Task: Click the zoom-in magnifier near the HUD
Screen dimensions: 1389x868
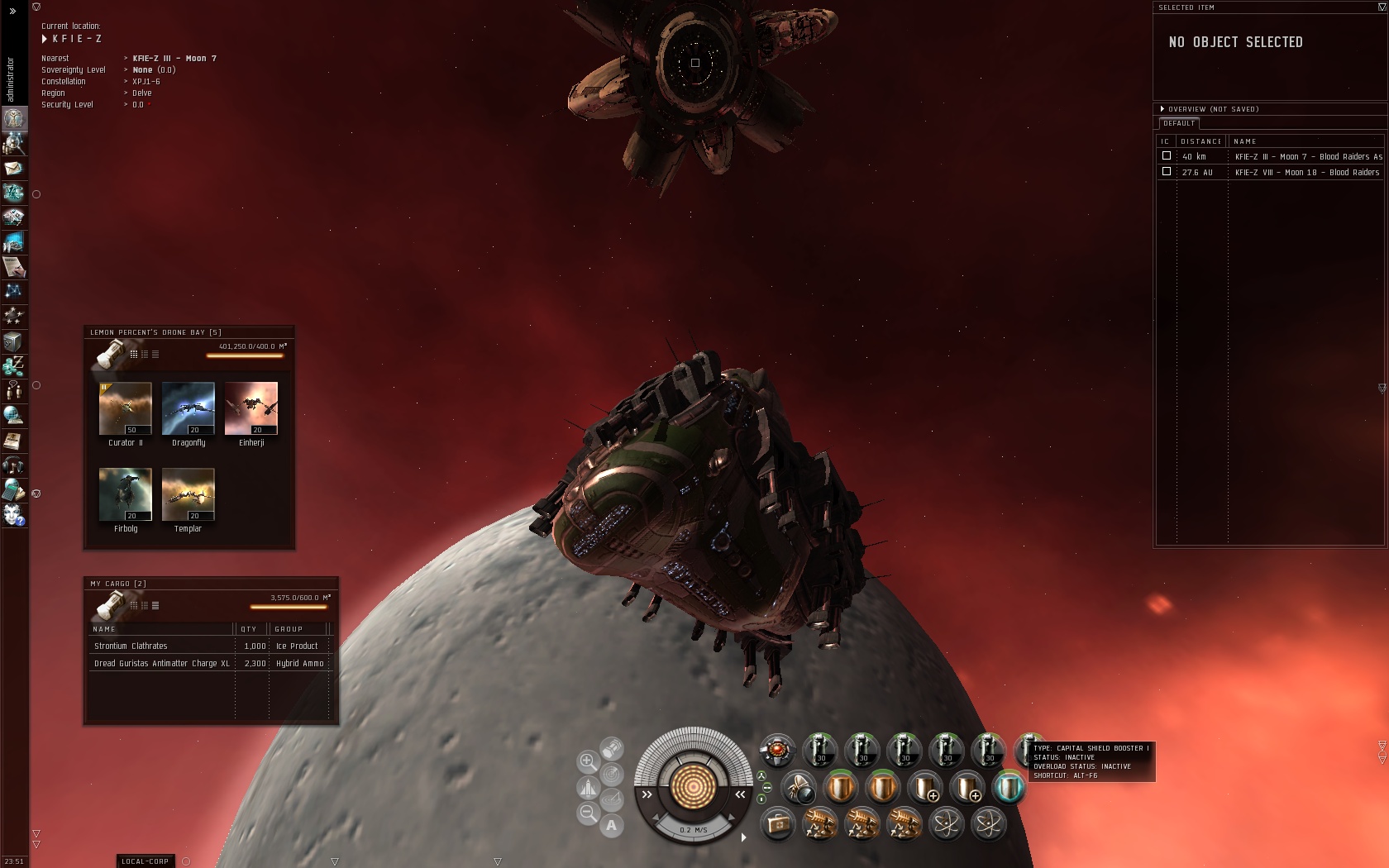Action: click(x=588, y=761)
